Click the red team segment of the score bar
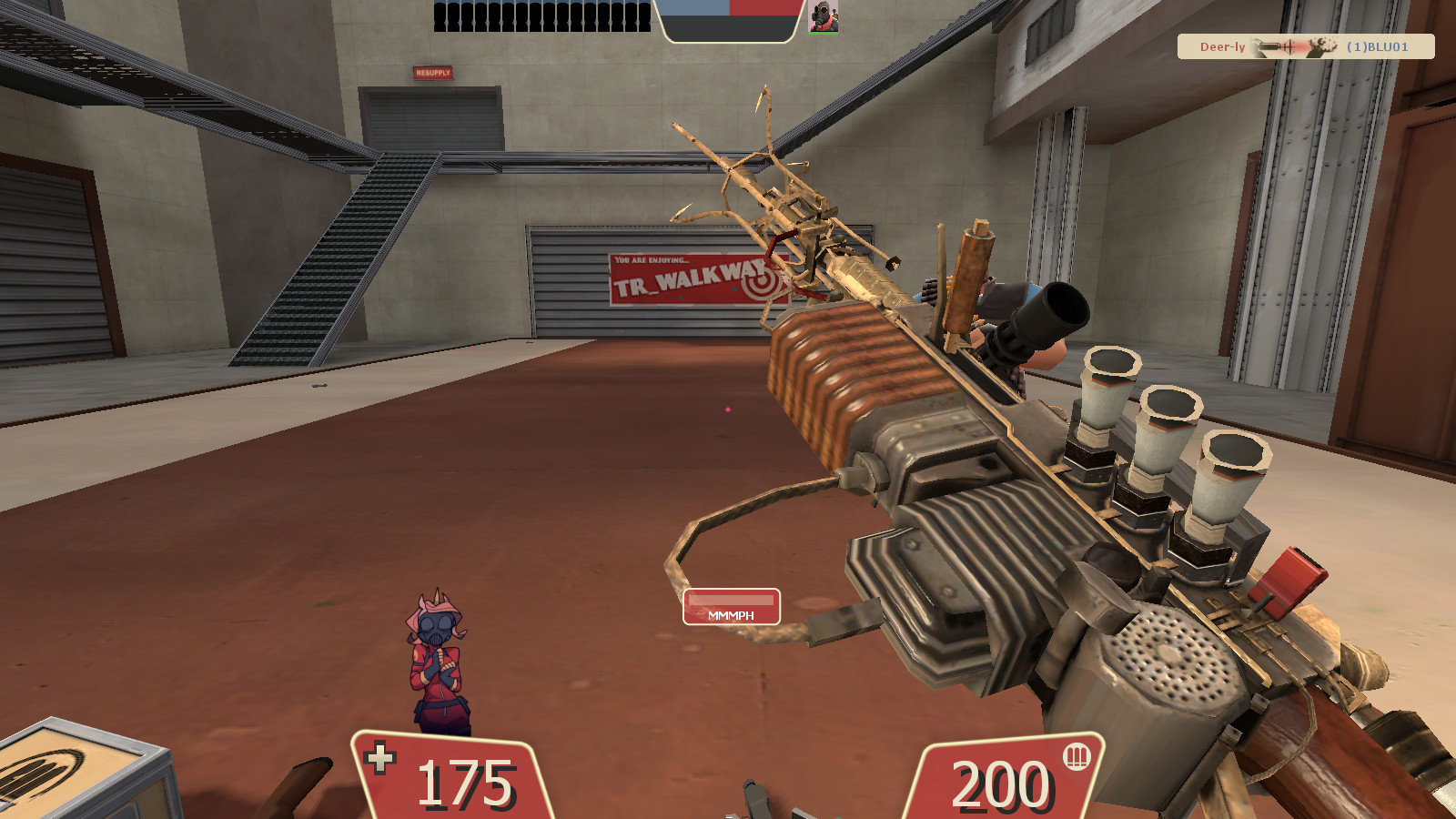The height and width of the screenshot is (819, 1456). pyautogui.click(x=764, y=8)
